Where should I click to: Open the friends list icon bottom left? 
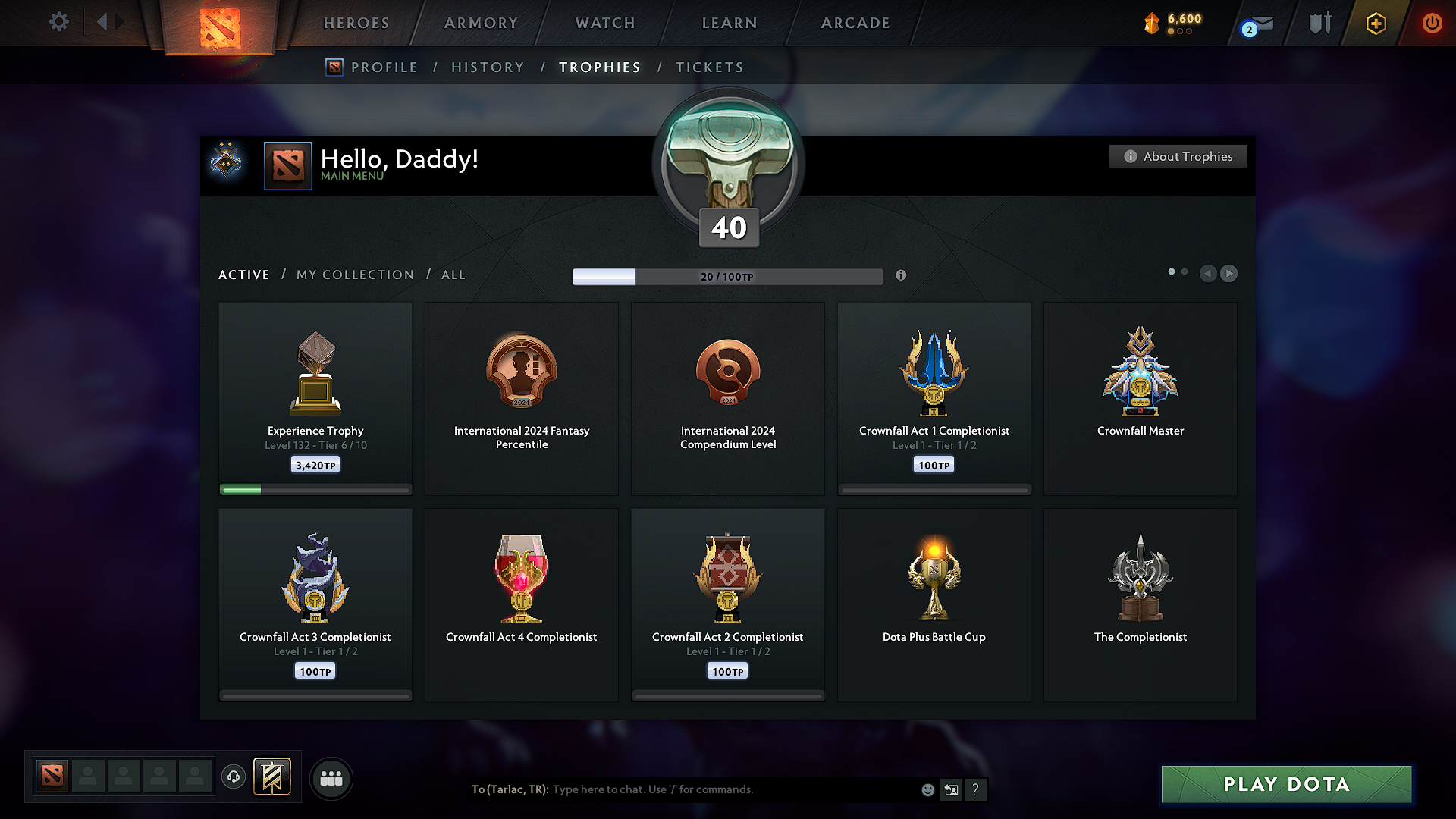(x=331, y=778)
